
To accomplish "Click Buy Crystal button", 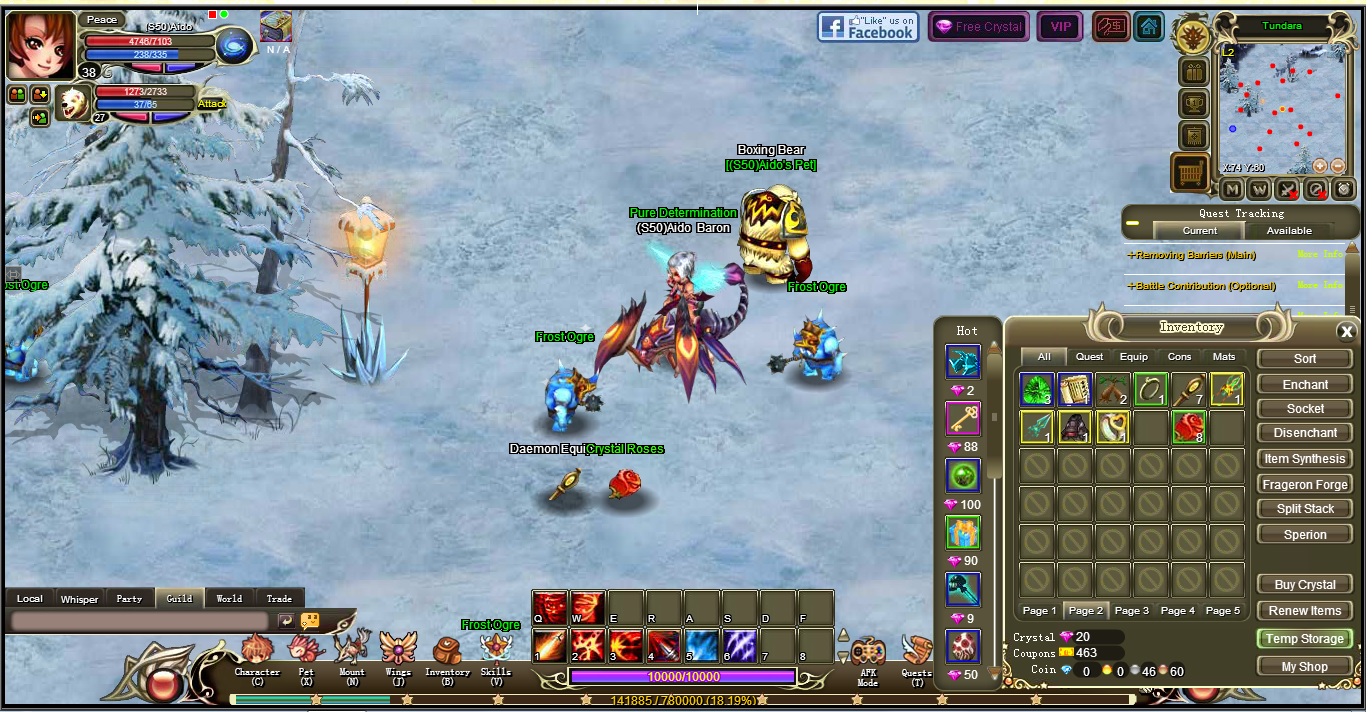I will [x=1304, y=584].
